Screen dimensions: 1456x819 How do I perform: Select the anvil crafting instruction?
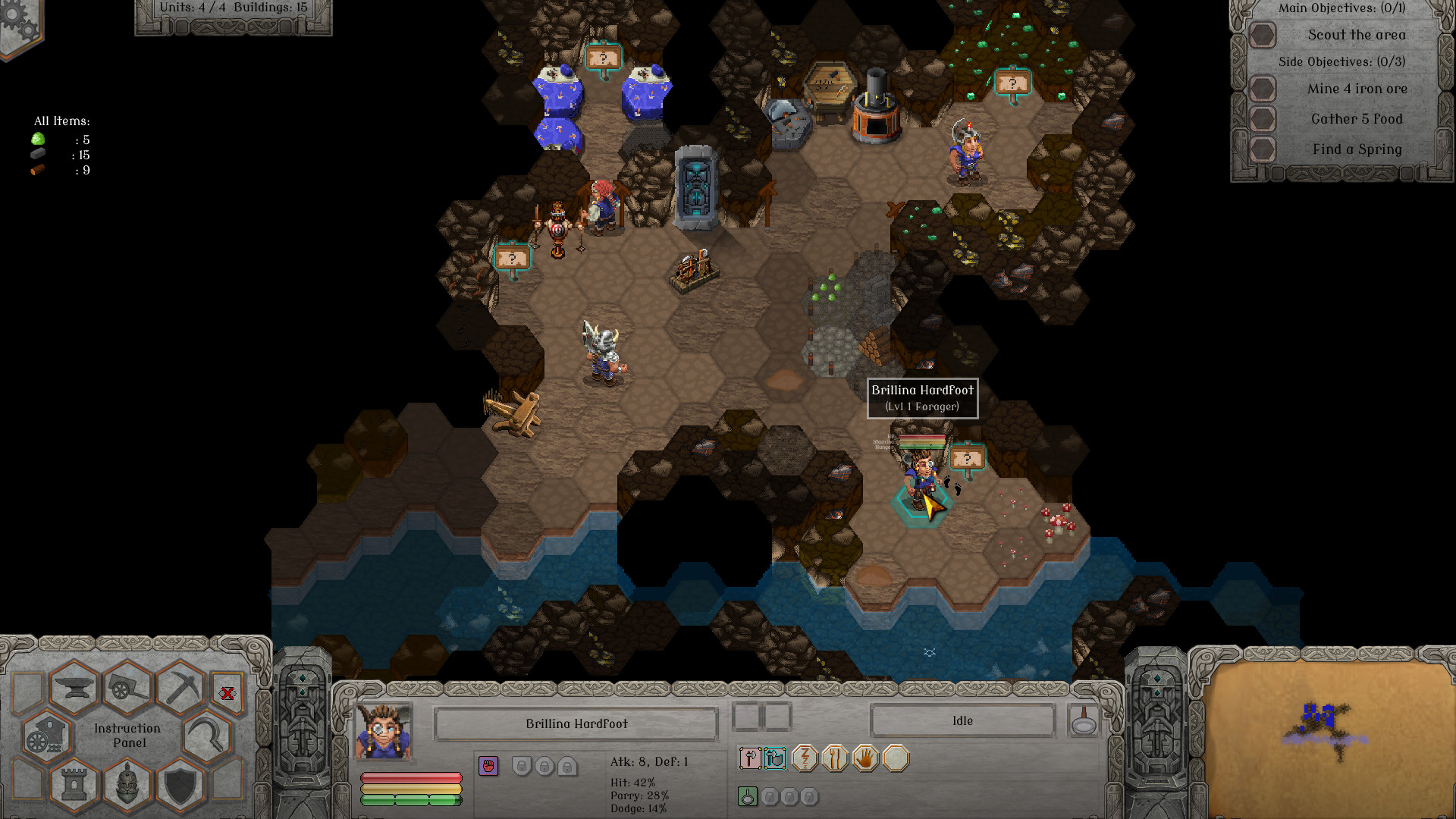click(76, 687)
